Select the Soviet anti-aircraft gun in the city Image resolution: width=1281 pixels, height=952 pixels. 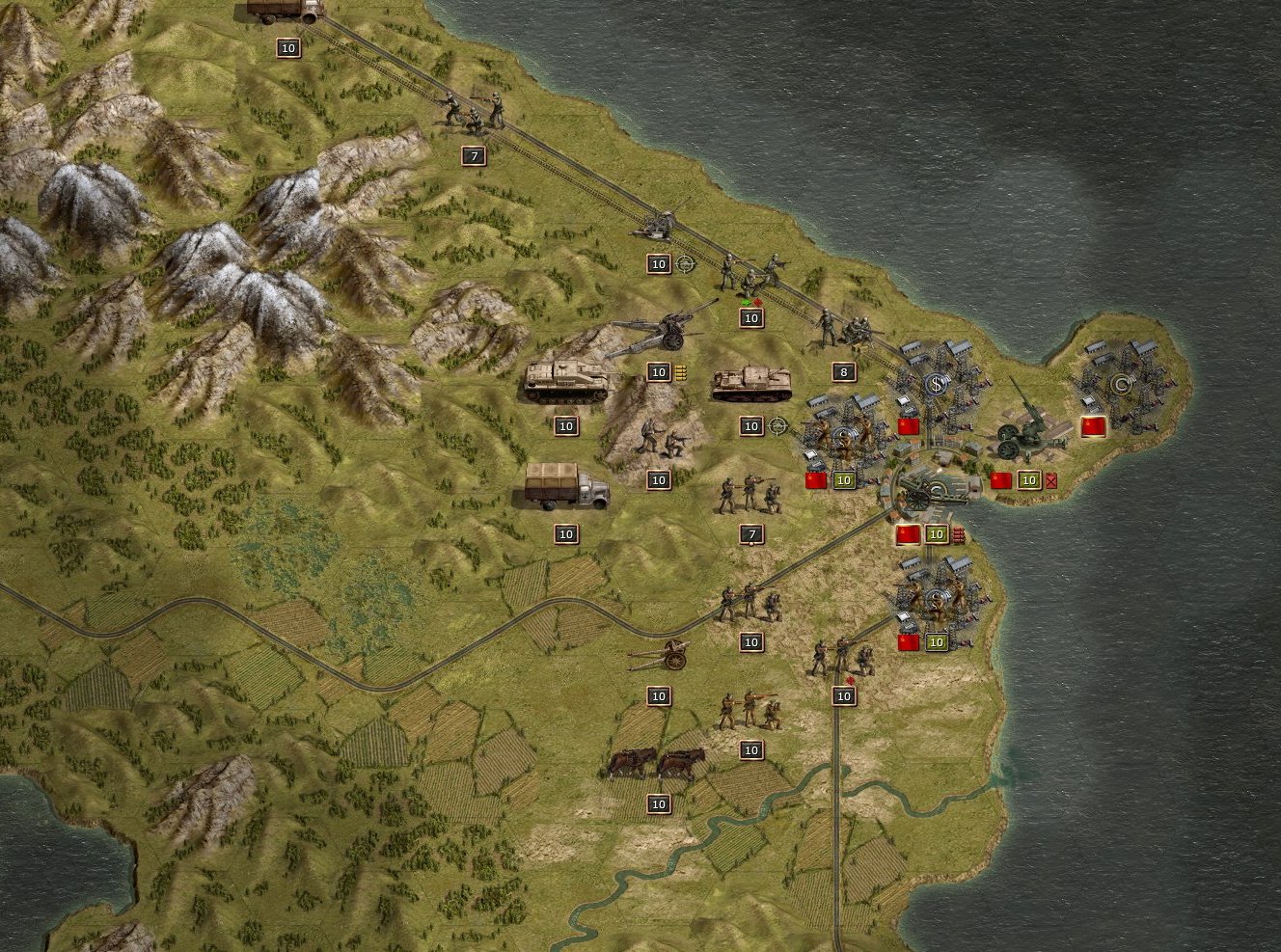click(x=1027, y=429)
